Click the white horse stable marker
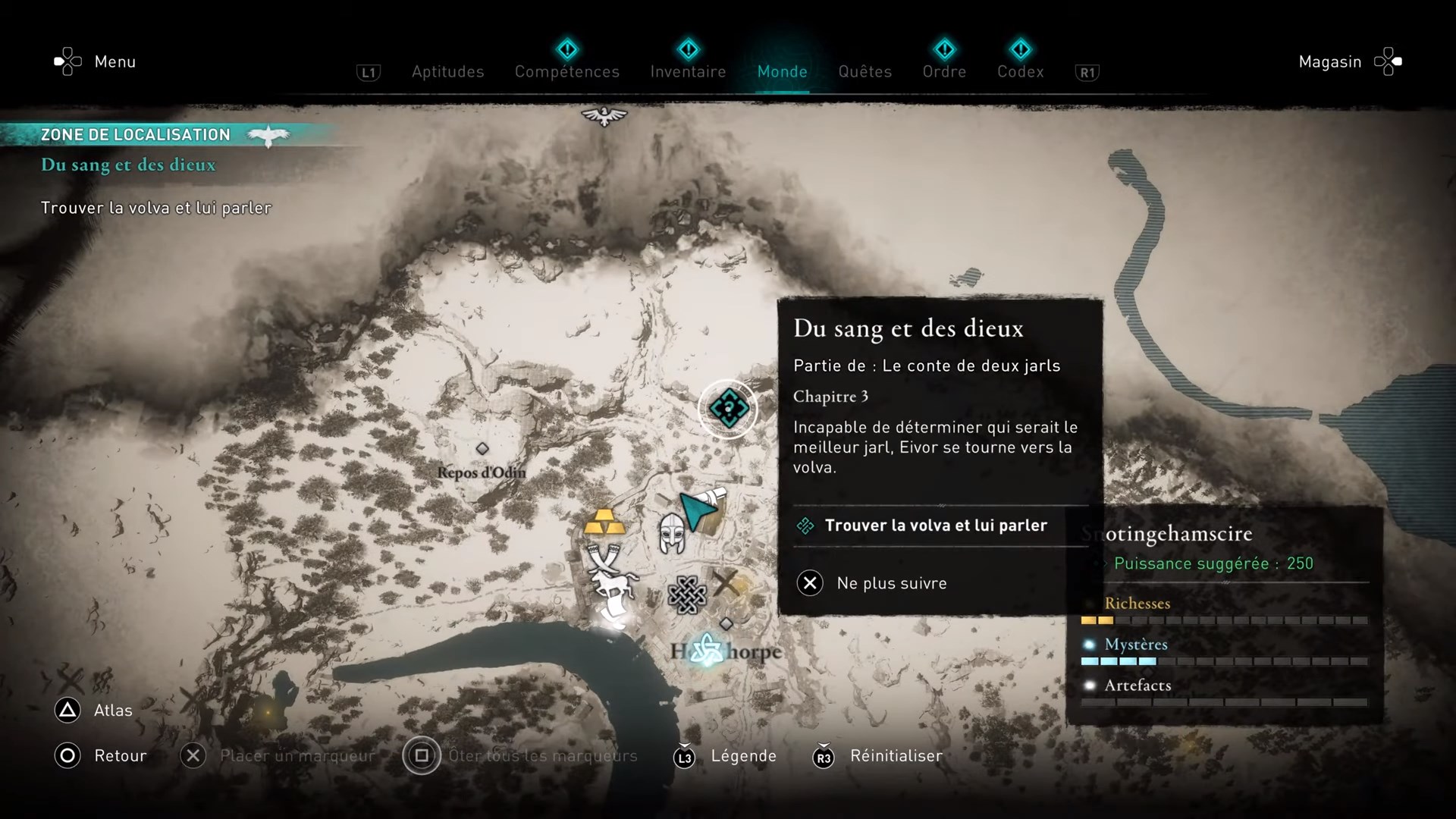 [x=615, y=585]
